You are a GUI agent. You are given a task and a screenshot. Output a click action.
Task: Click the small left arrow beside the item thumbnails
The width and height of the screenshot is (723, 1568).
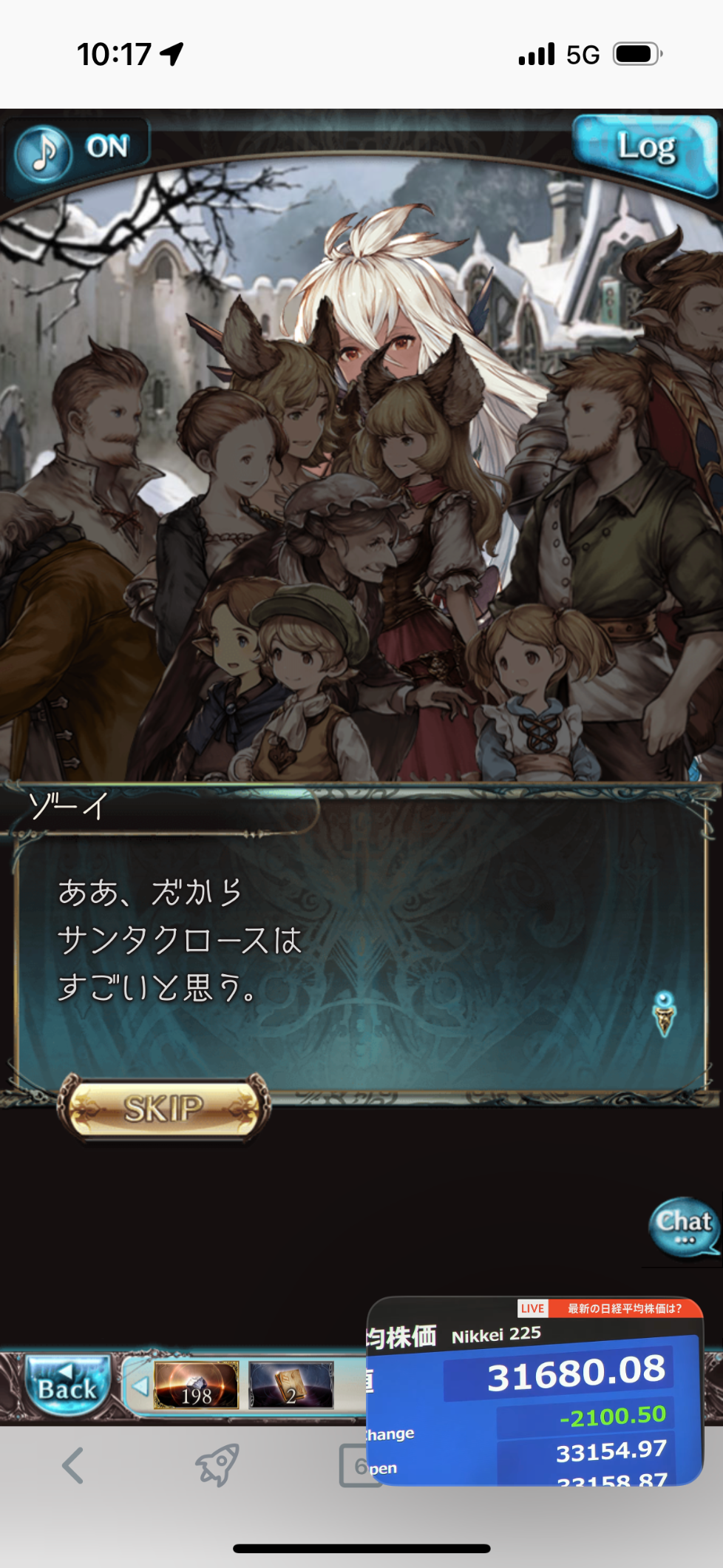pyautogui.click(x=139, y=1385)
